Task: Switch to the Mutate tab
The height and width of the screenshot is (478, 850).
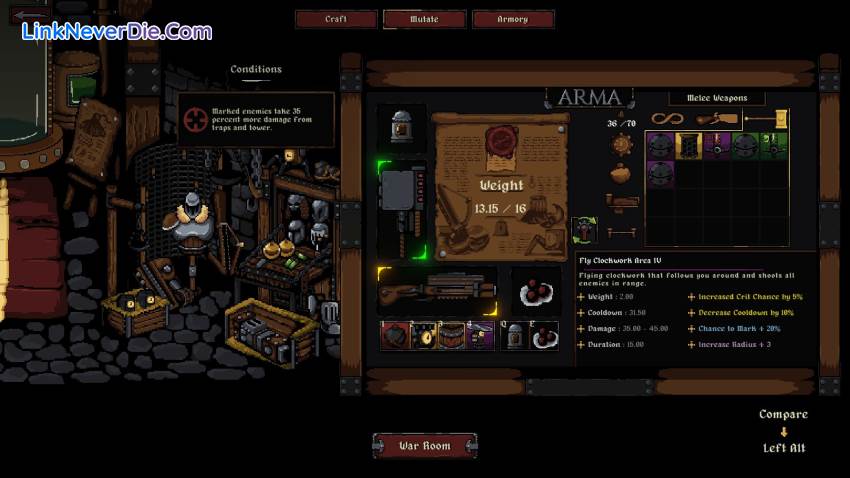Action: click(x=424, y=19)
